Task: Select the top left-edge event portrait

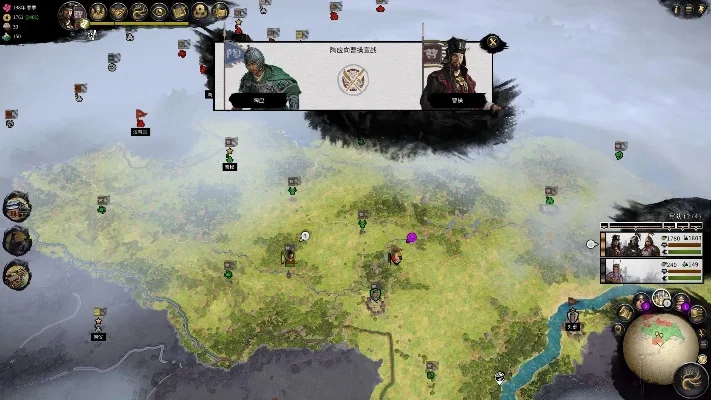Action: 17,207
